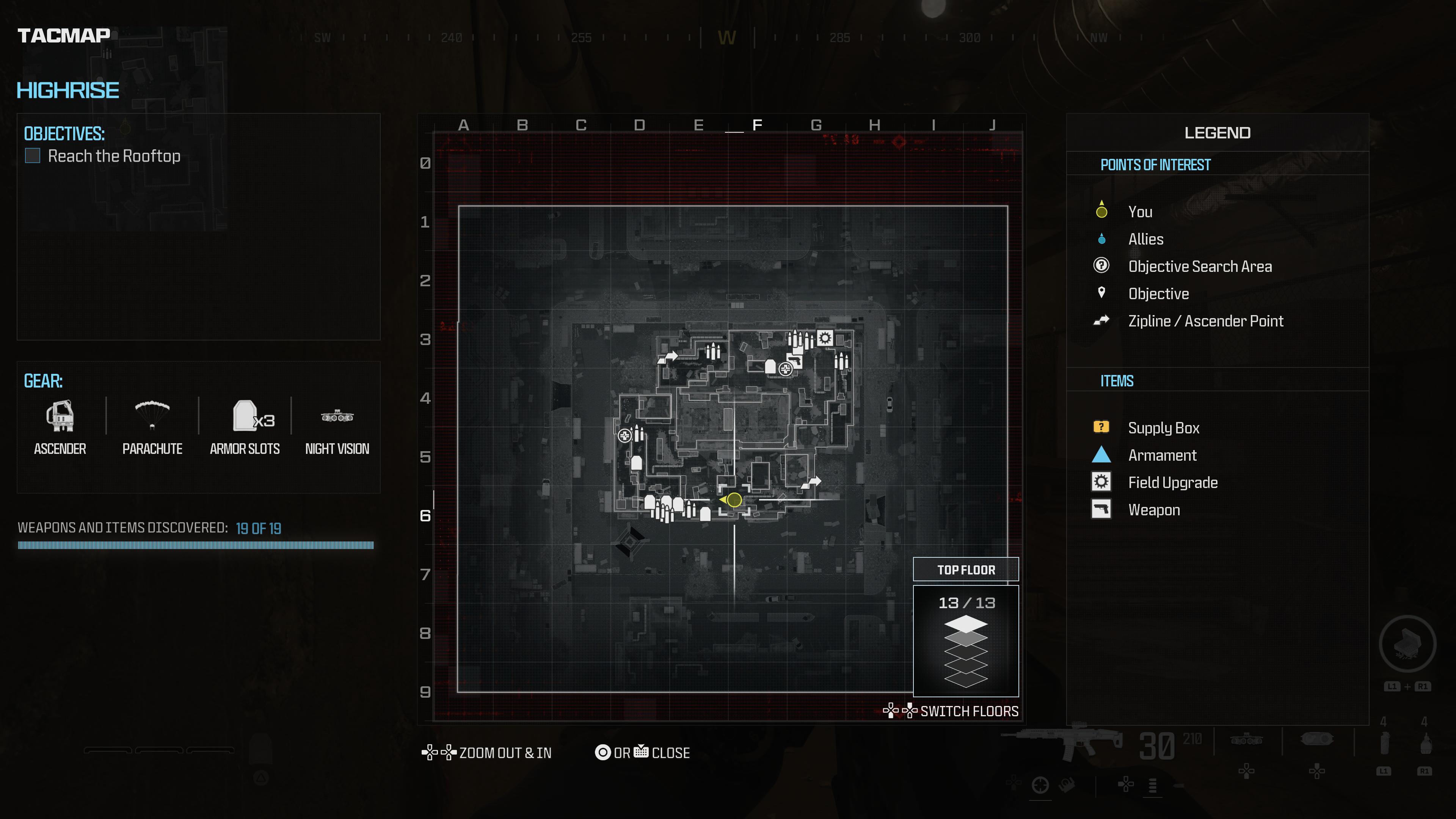Choose Zipline / Ascender Point in the legend

pyautogui.click(x=1205, y=321)
